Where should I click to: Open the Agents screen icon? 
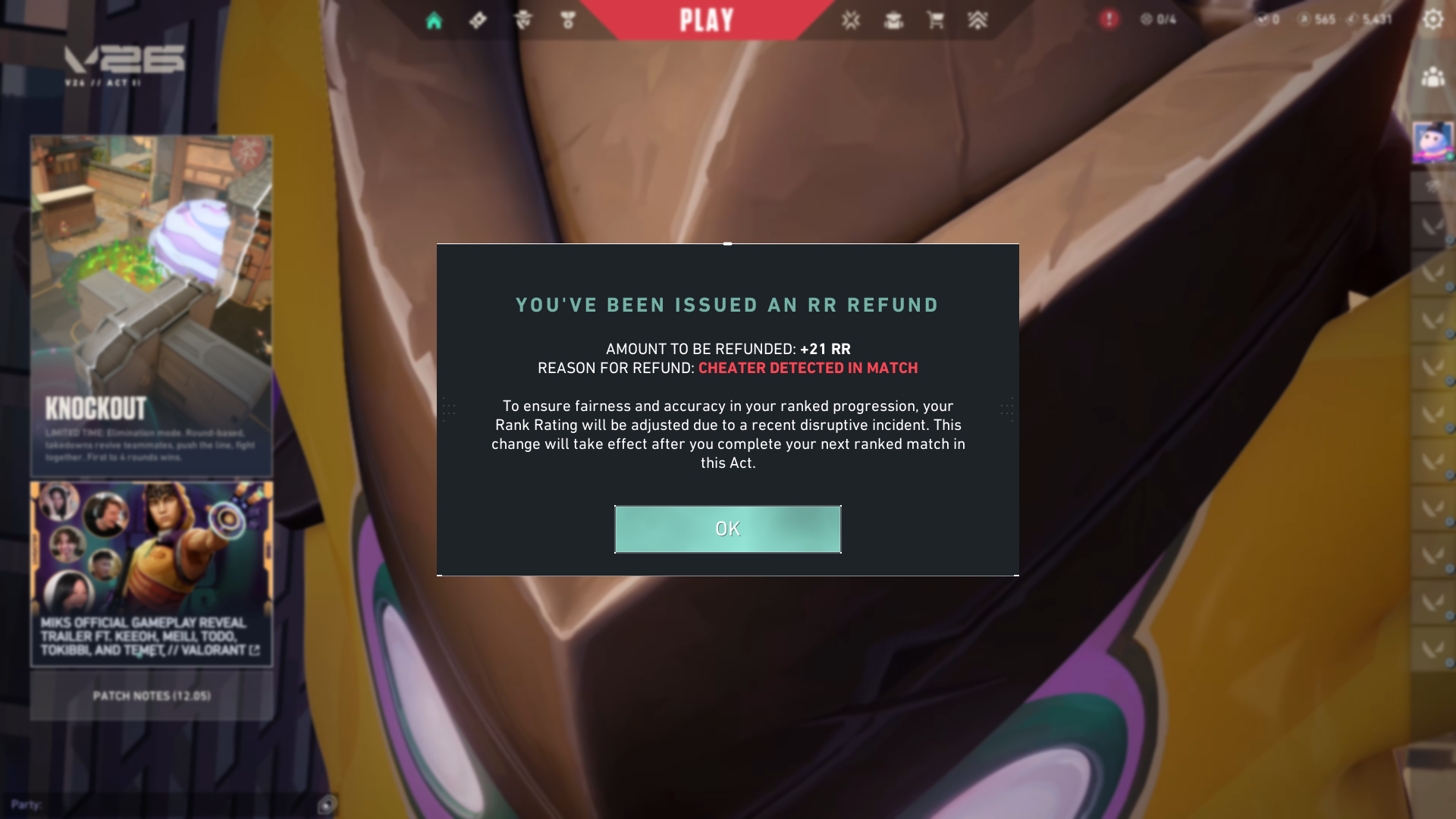pos(523,19)
